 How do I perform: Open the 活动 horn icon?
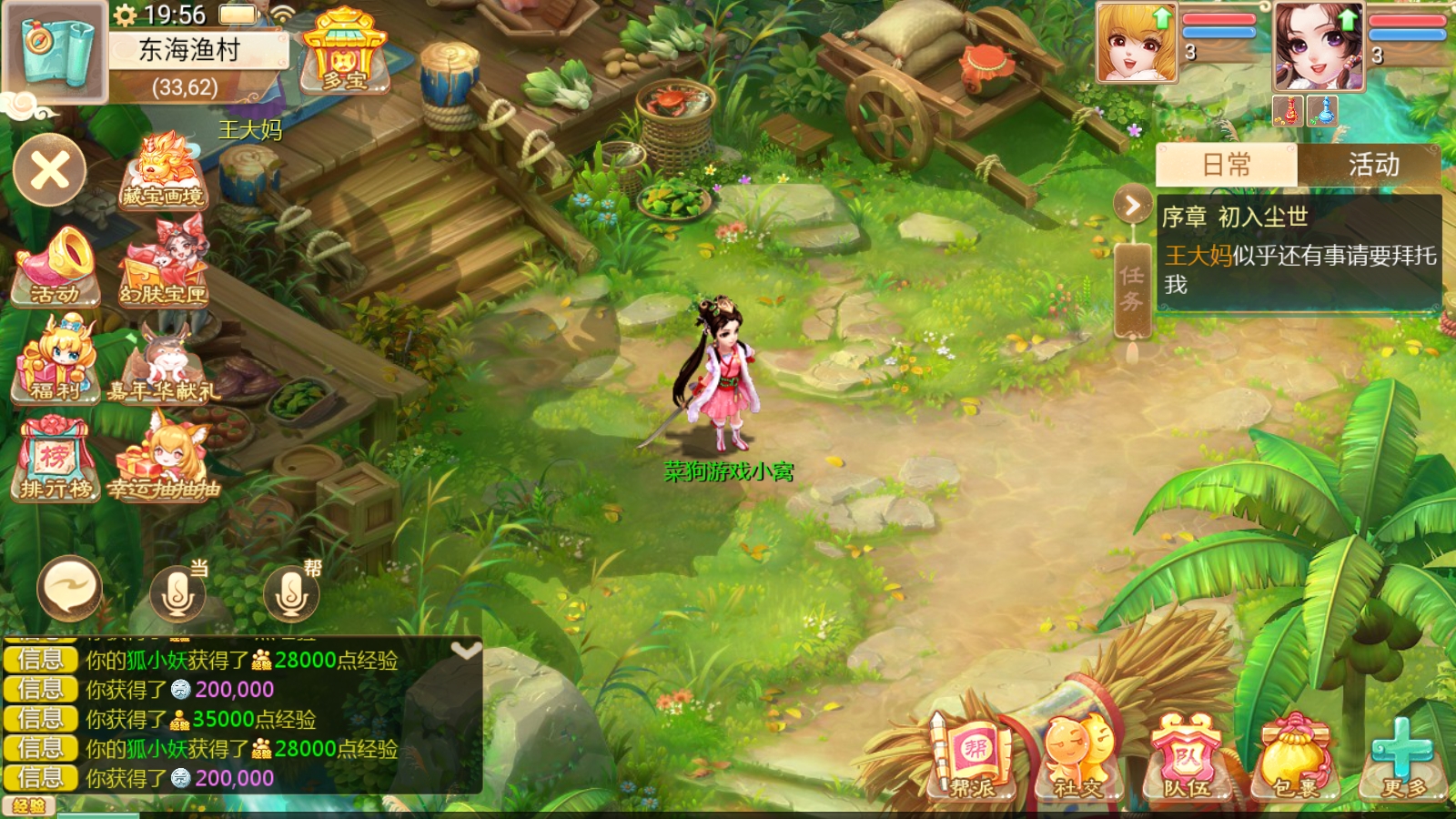click(x=56, y=267)
